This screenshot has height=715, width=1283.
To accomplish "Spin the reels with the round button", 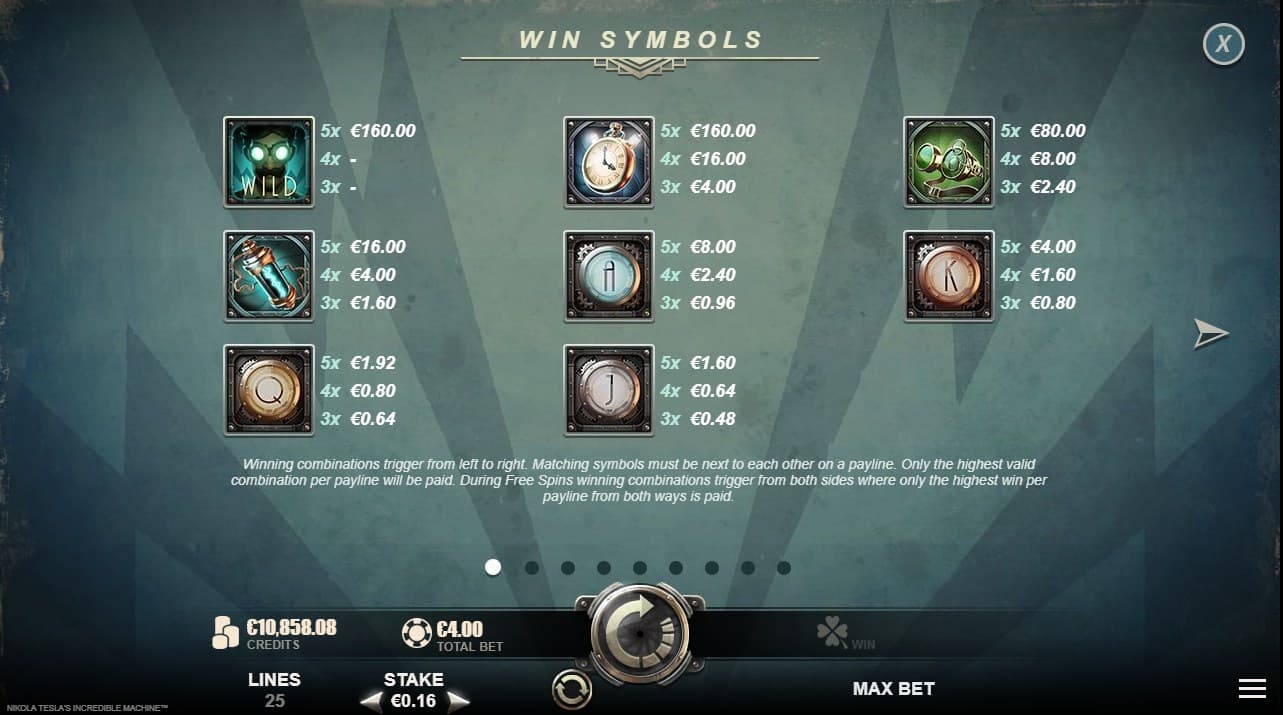I will (x=640, y=634).
